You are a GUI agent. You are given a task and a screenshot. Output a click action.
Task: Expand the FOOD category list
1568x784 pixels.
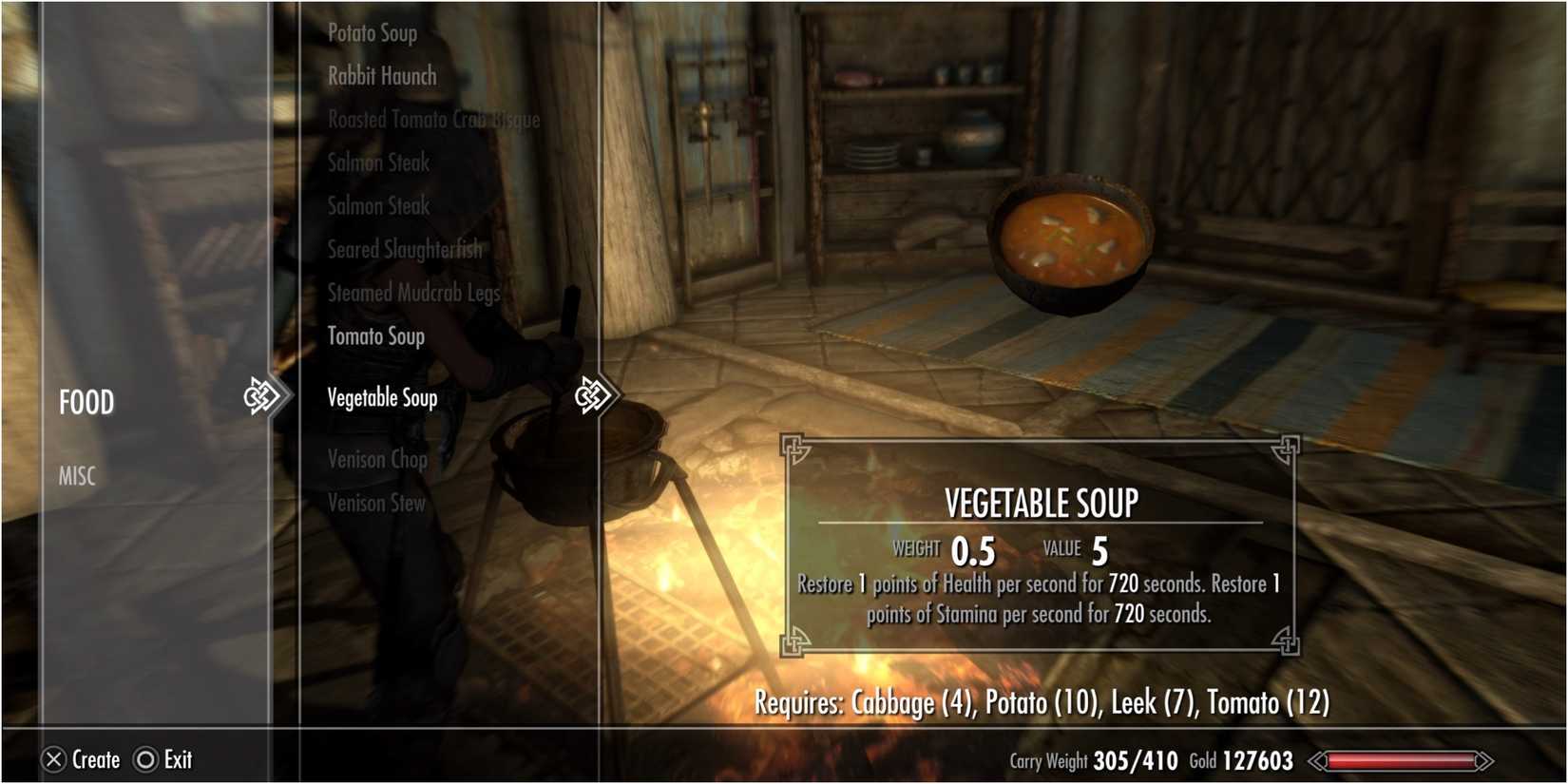[x=86, y=401]
